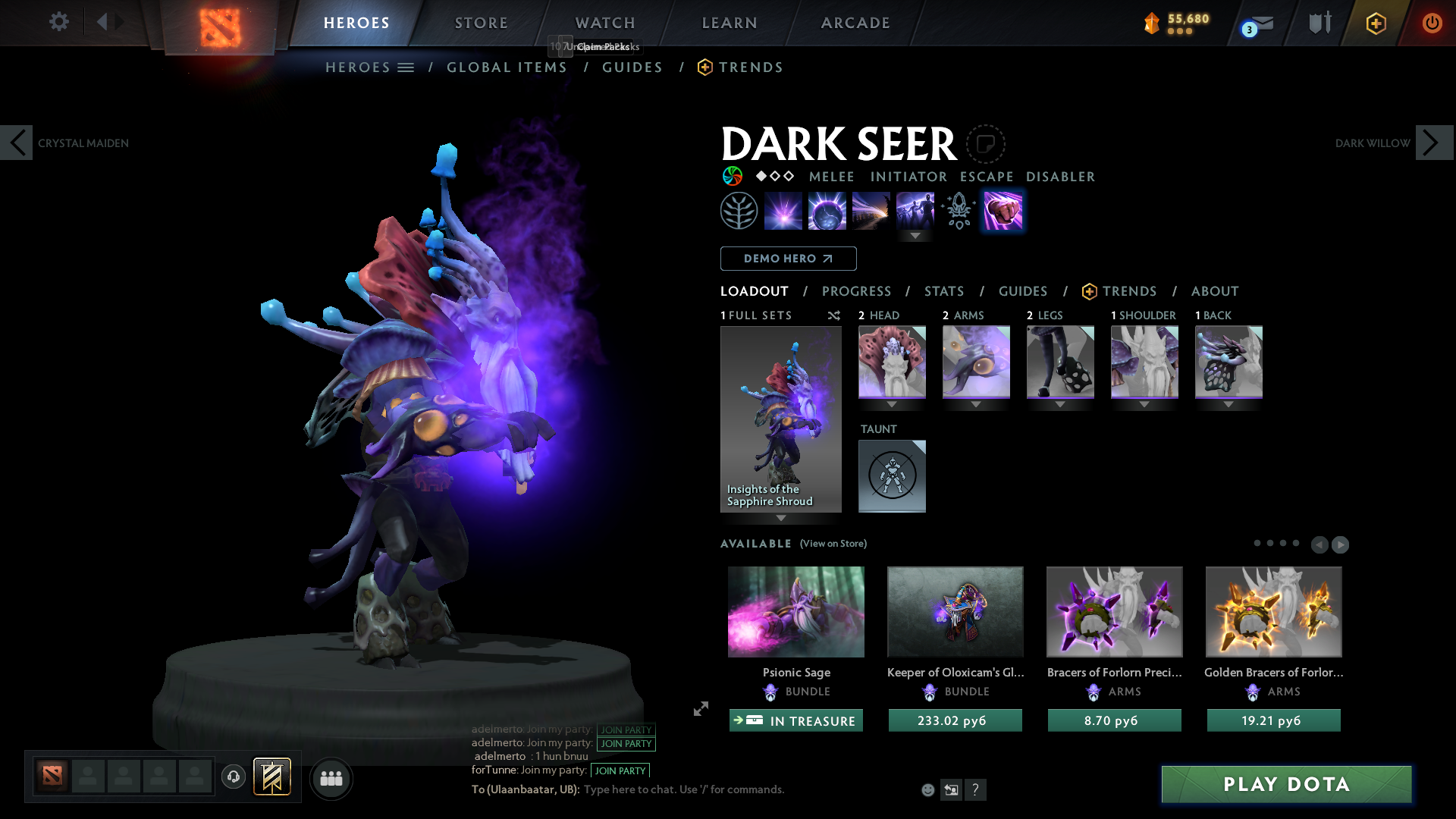
Task: Open the emoticon picker beside the chat box
Action: point(927,789)
